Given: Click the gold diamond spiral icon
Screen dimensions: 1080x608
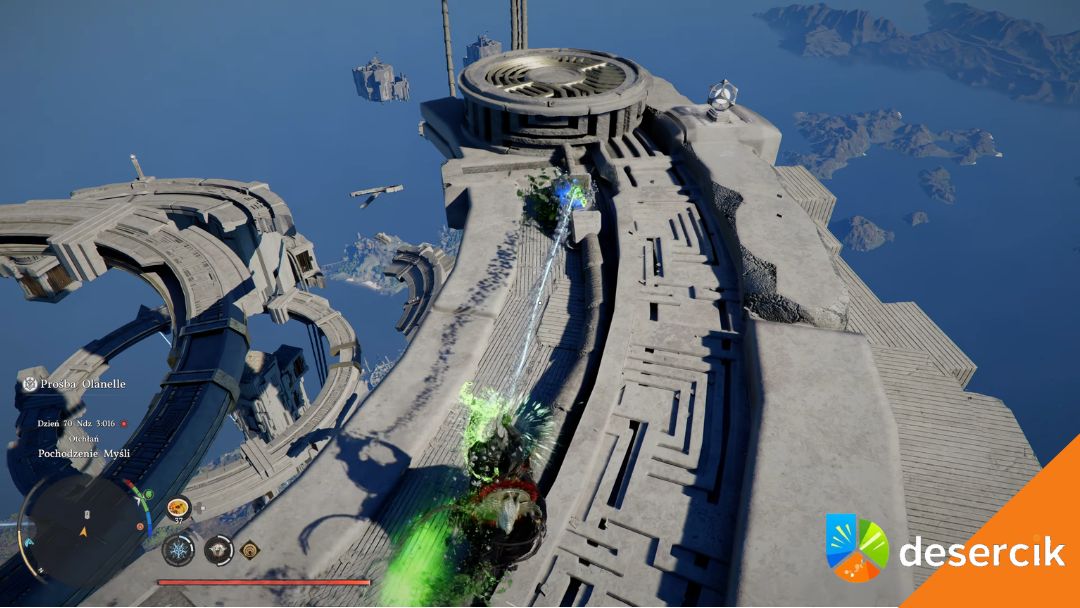Looking at the screenshot, I should coord(249,549).
